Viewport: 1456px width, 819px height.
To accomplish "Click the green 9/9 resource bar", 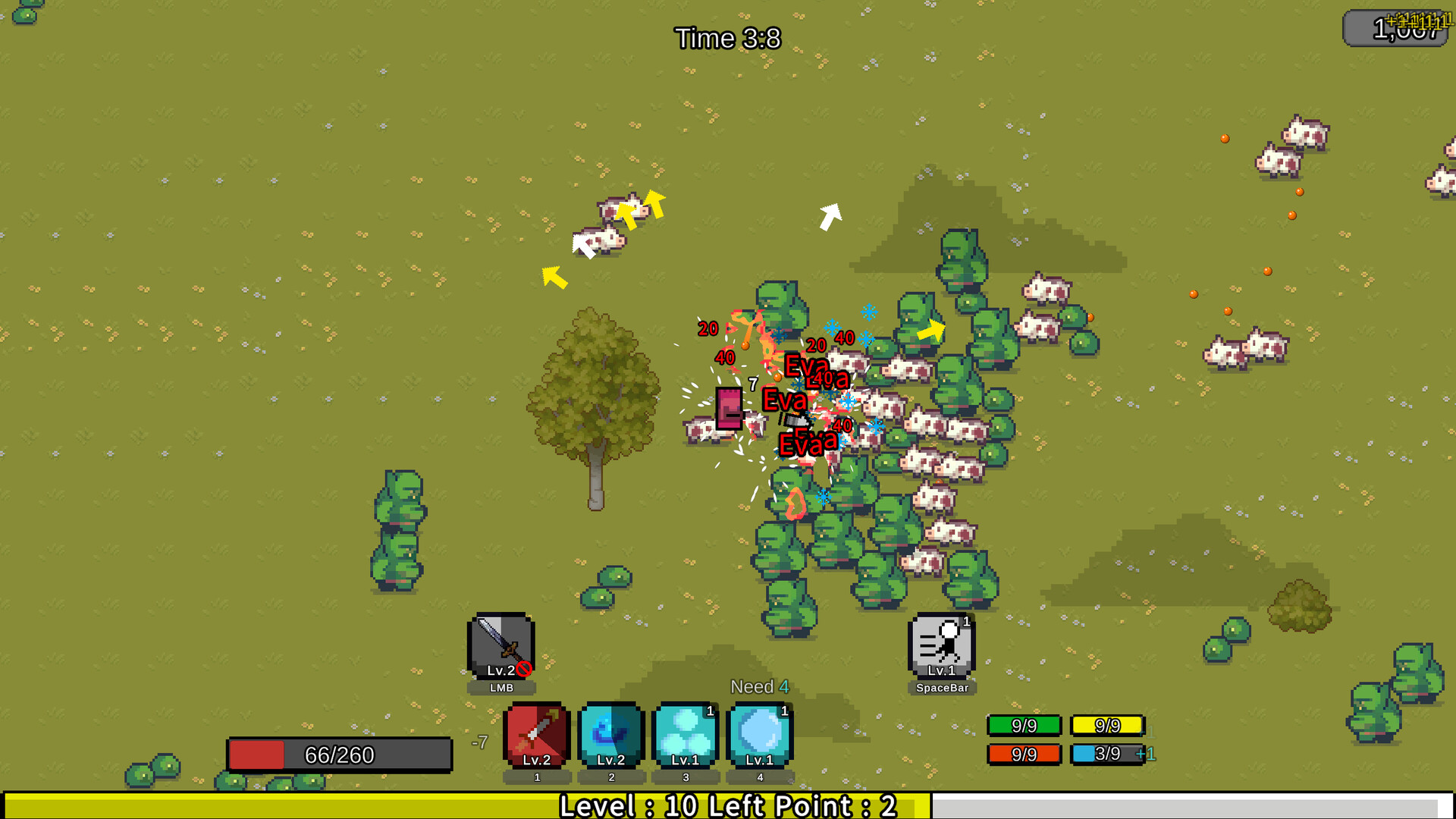I will (x=1024, y=725).
